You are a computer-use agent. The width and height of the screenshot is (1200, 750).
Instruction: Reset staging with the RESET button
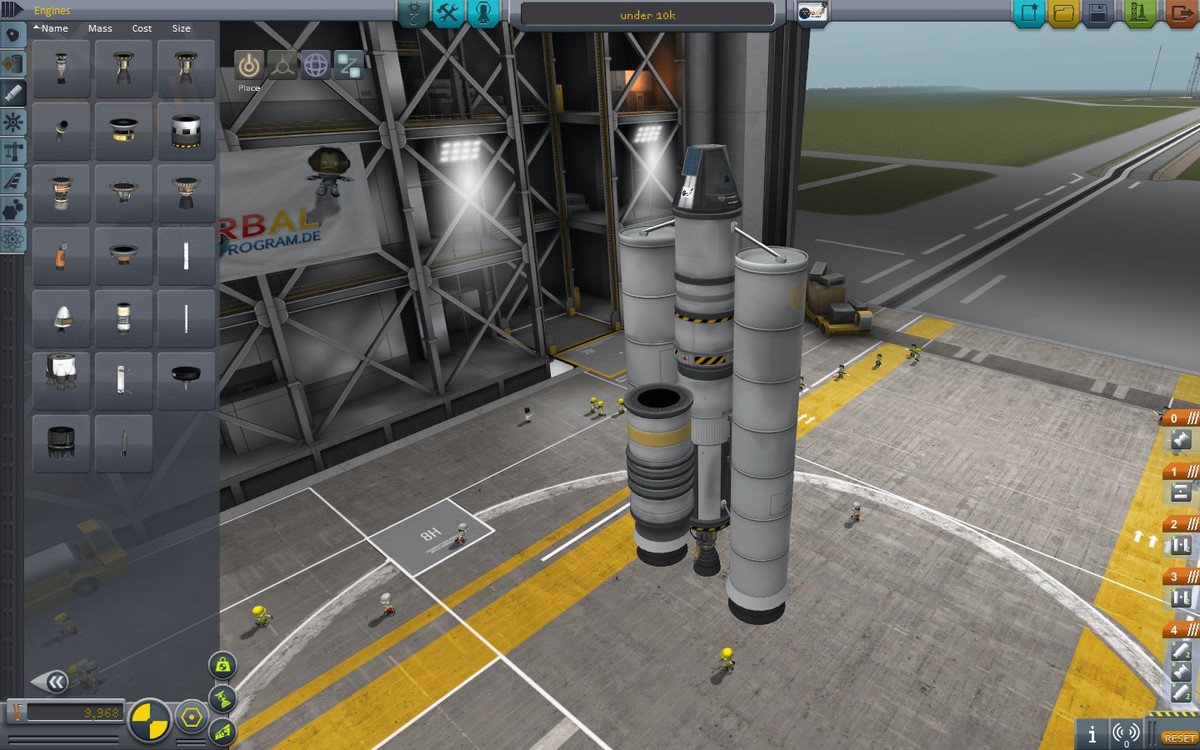(1176, 738)
